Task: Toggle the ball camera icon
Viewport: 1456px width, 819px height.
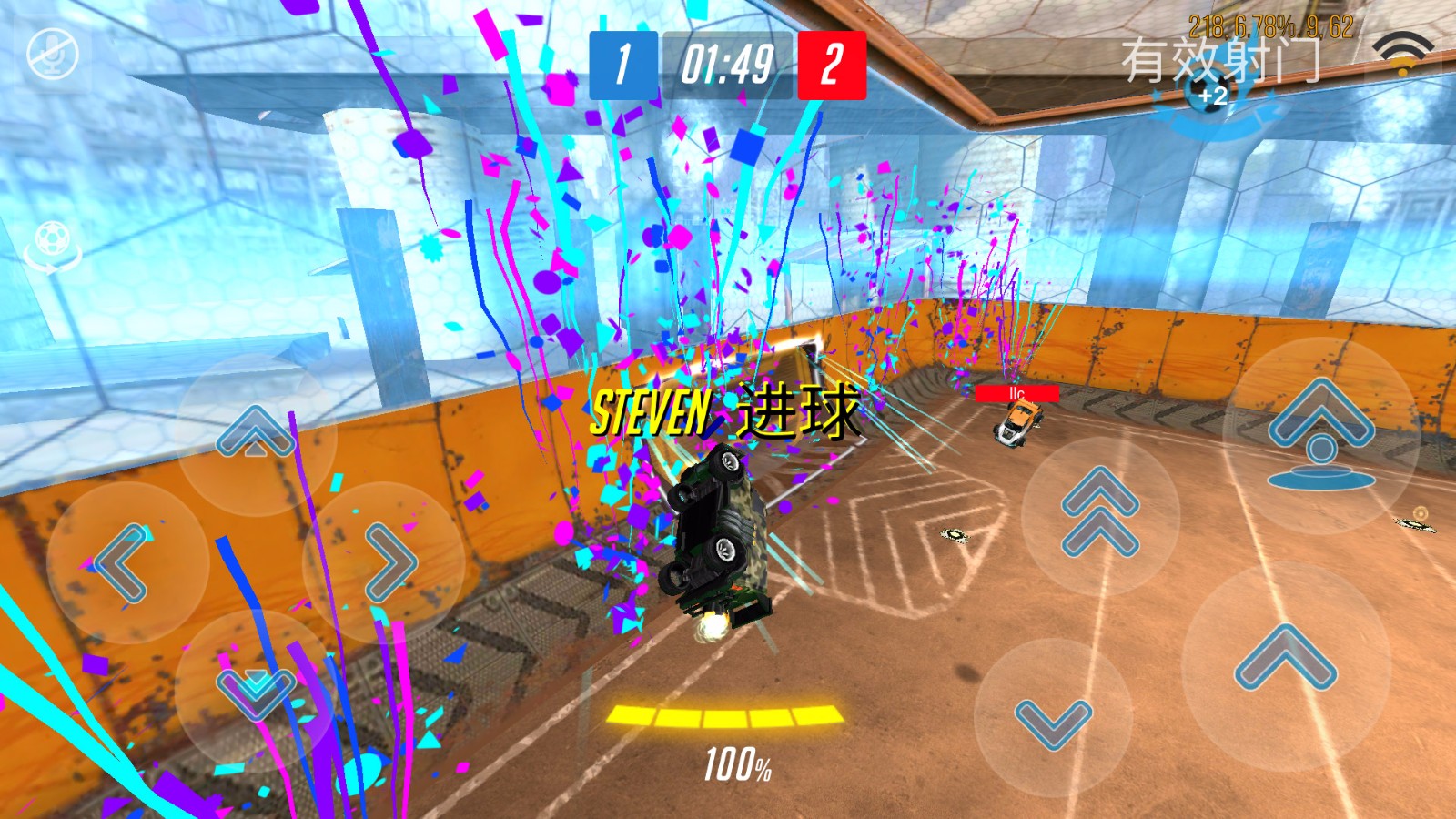Action: [x=53, y=246]
